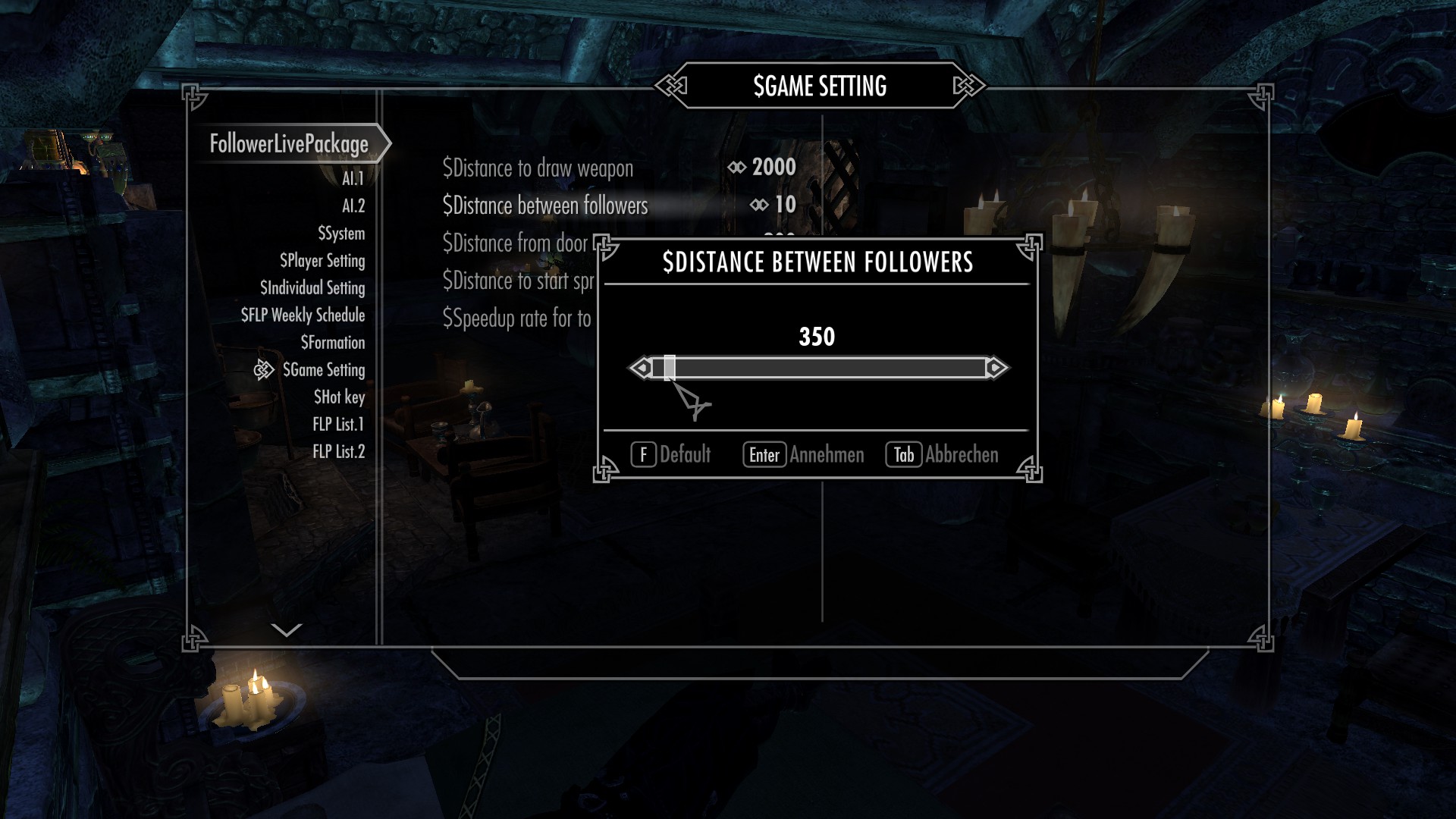Open the FLP List.2 page
This screenshot has height=819, width=1456.
(x=338, y=452)
